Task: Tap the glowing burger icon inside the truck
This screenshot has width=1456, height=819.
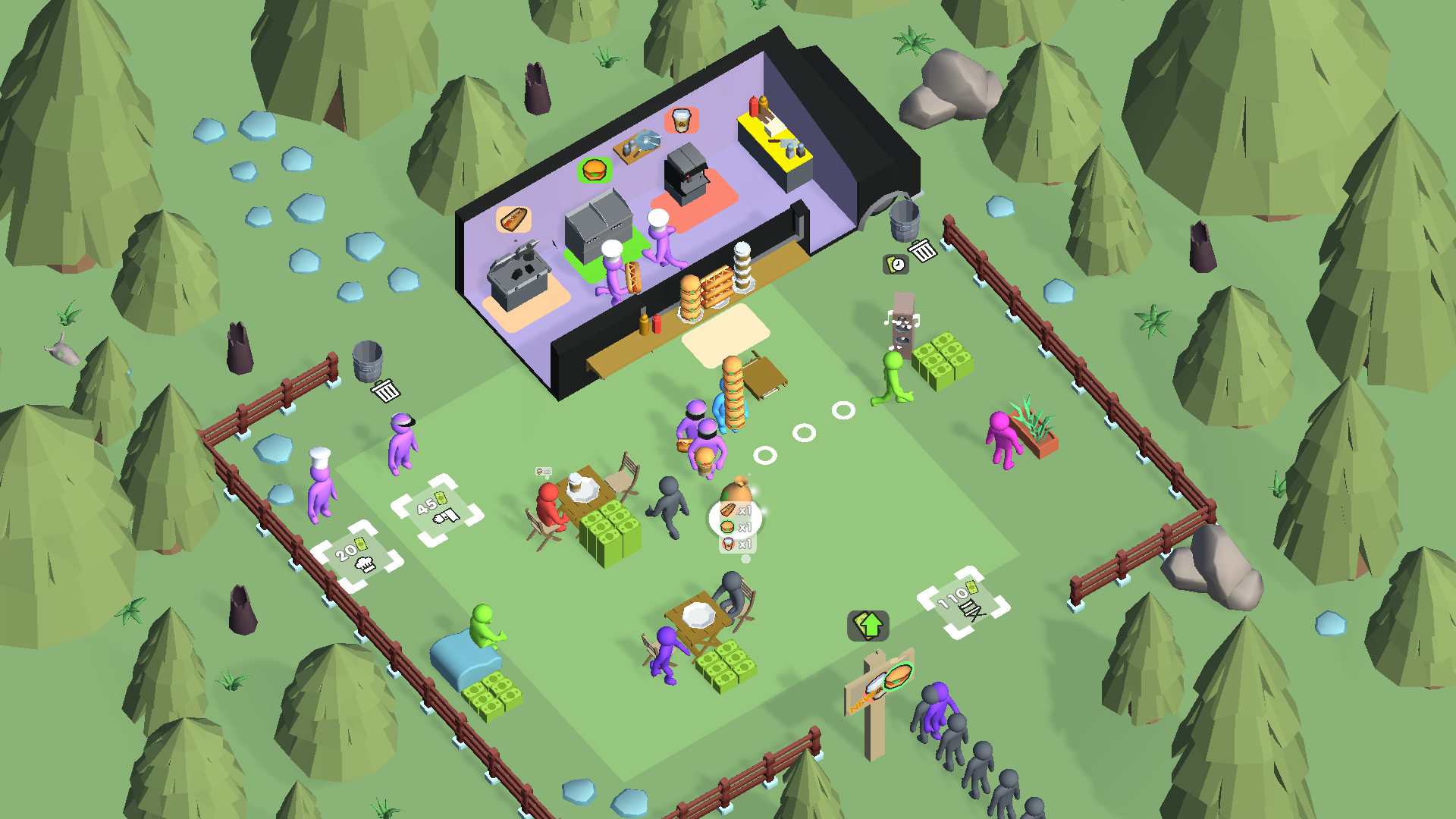Action: point(594,171)
